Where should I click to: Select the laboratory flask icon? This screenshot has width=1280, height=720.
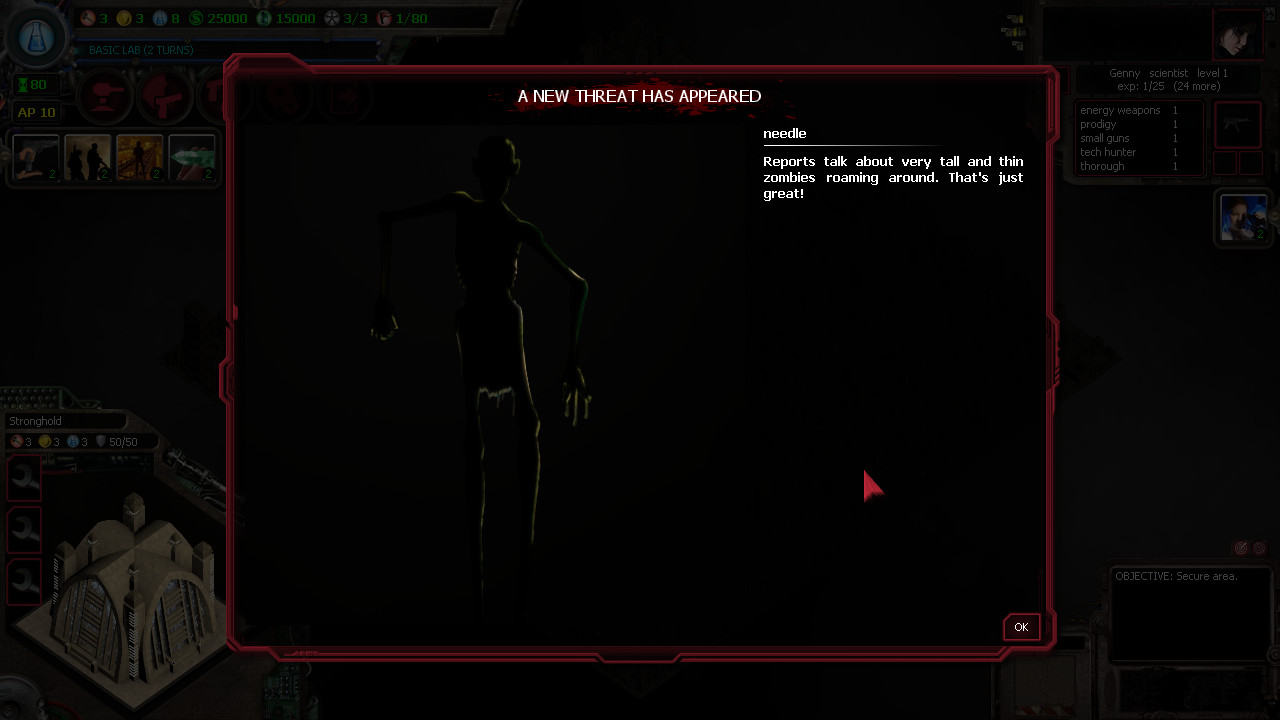click(36, 37)
